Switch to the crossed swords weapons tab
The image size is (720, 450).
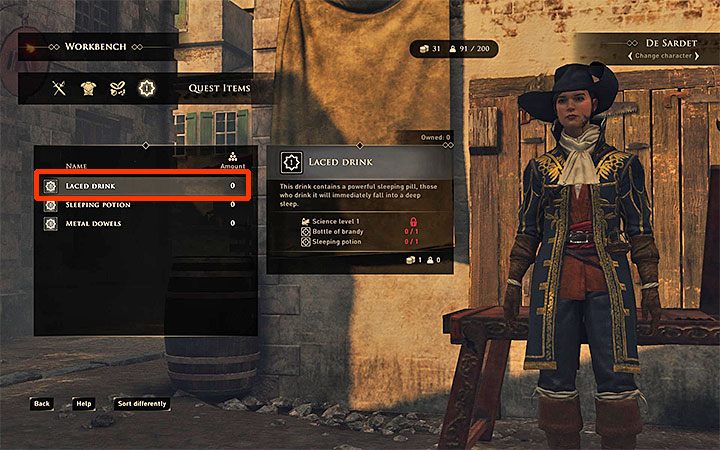60,88
